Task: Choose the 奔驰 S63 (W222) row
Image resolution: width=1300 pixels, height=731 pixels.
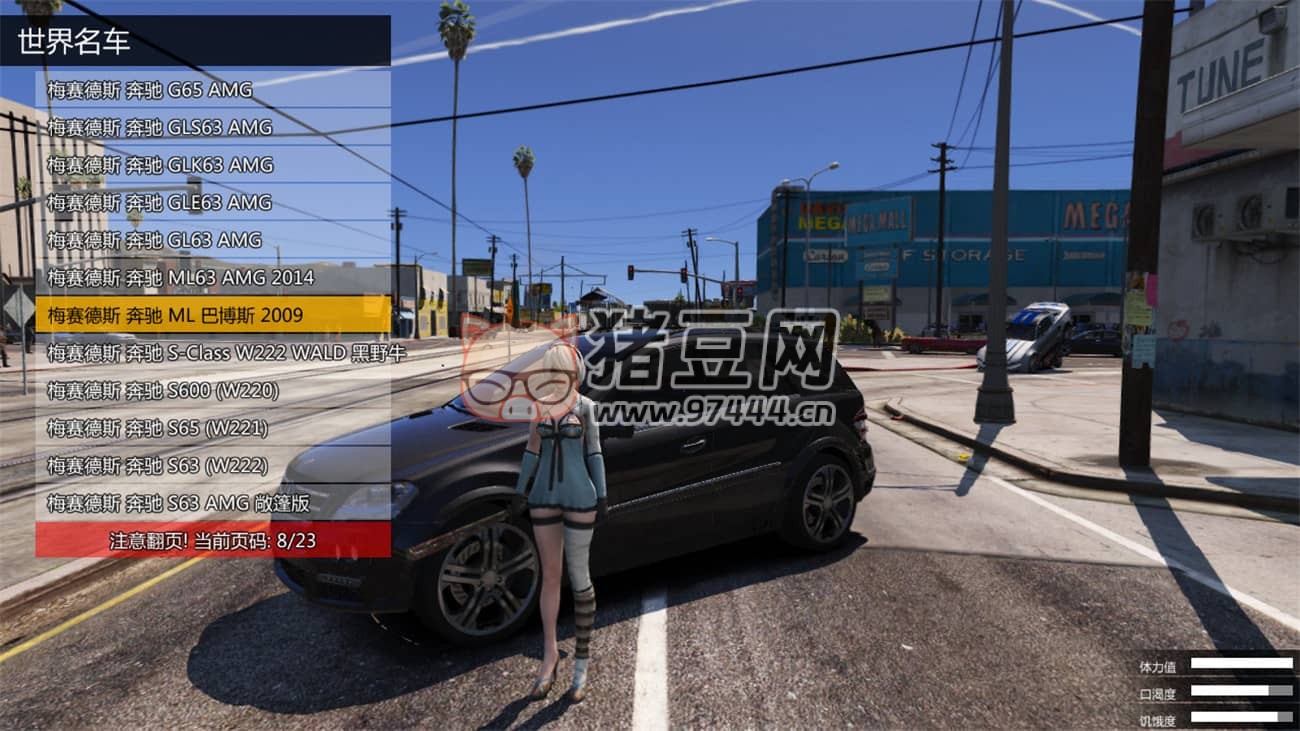Action: tap(212, 466)
